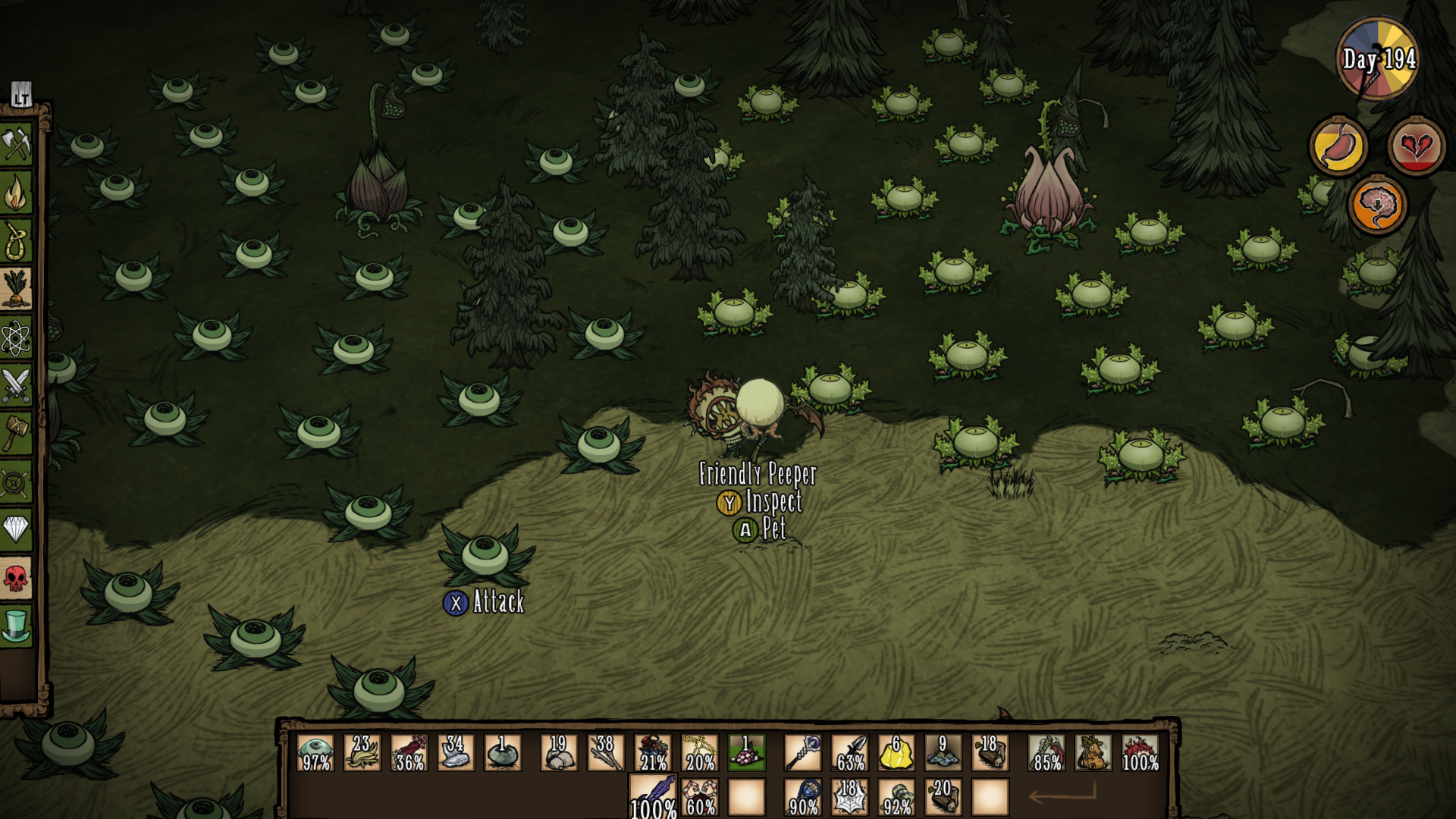Open the Tools crafting tab

click(x=16, y=145)
